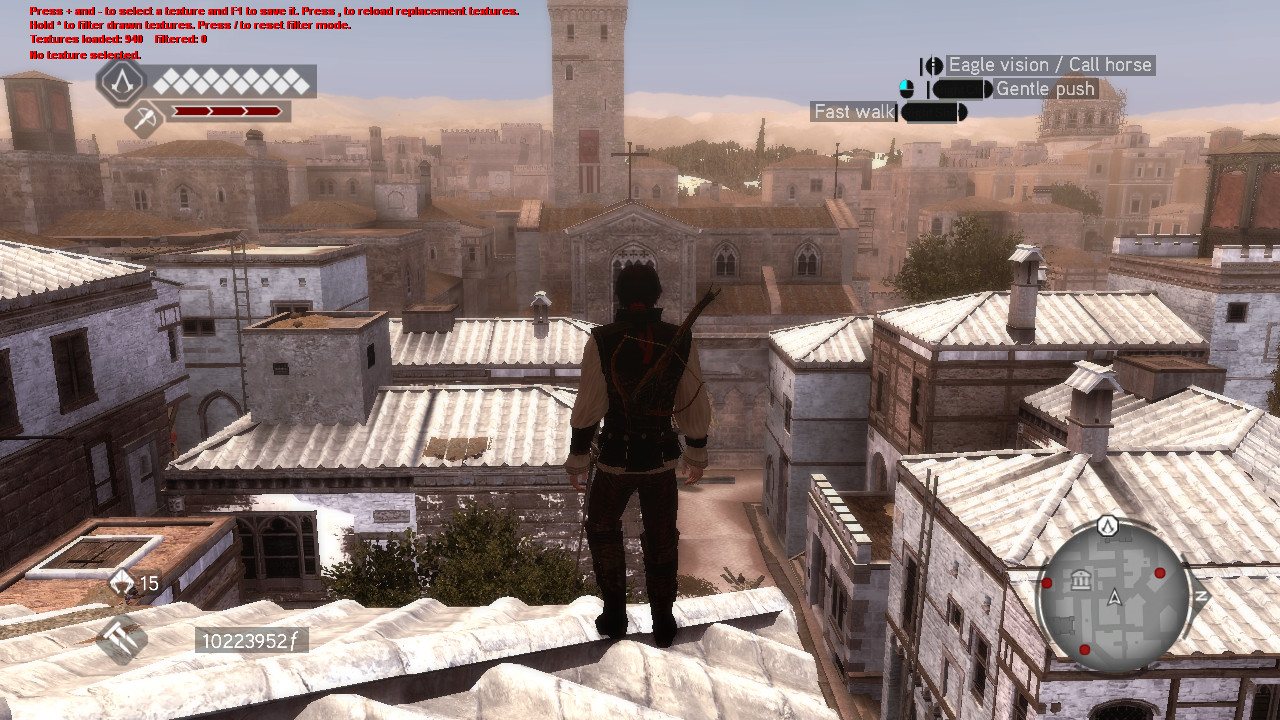Toggle the half-filled analog stick indicator

(906, 88)
